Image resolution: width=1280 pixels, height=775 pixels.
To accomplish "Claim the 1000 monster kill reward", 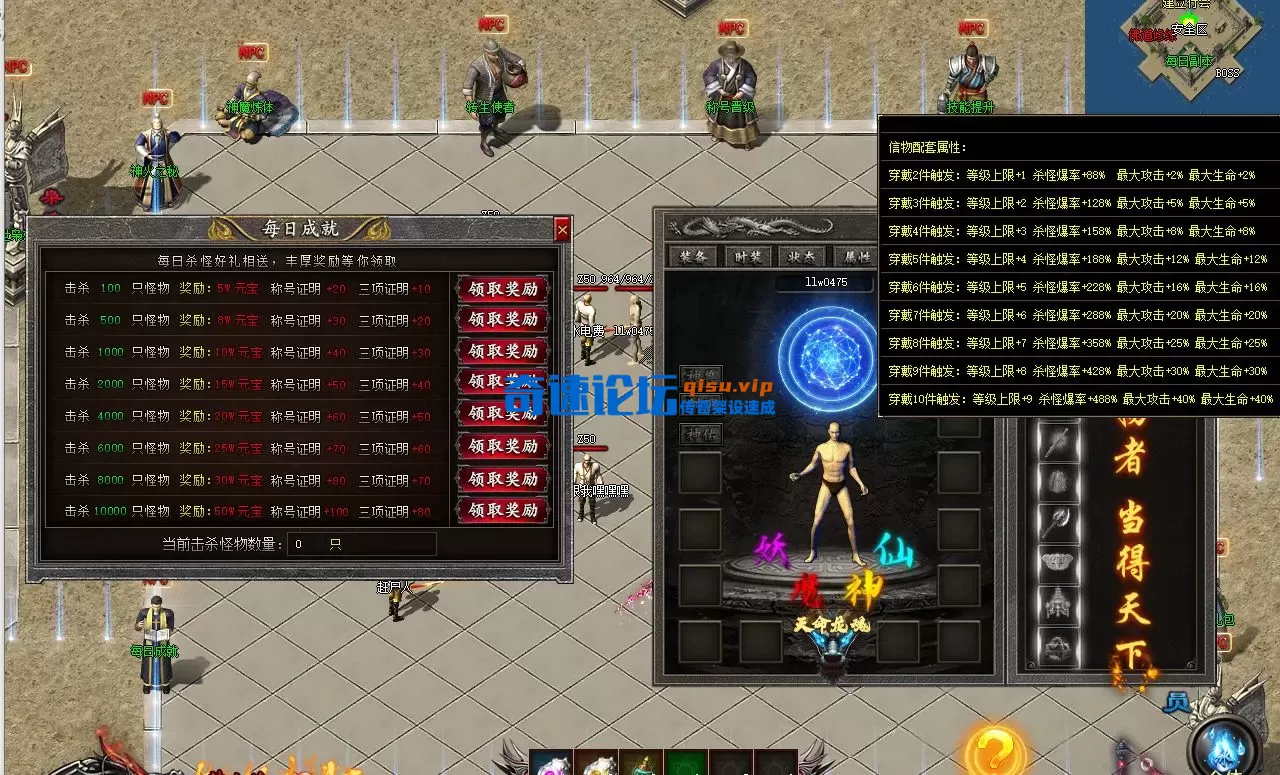I will (503, 352).
